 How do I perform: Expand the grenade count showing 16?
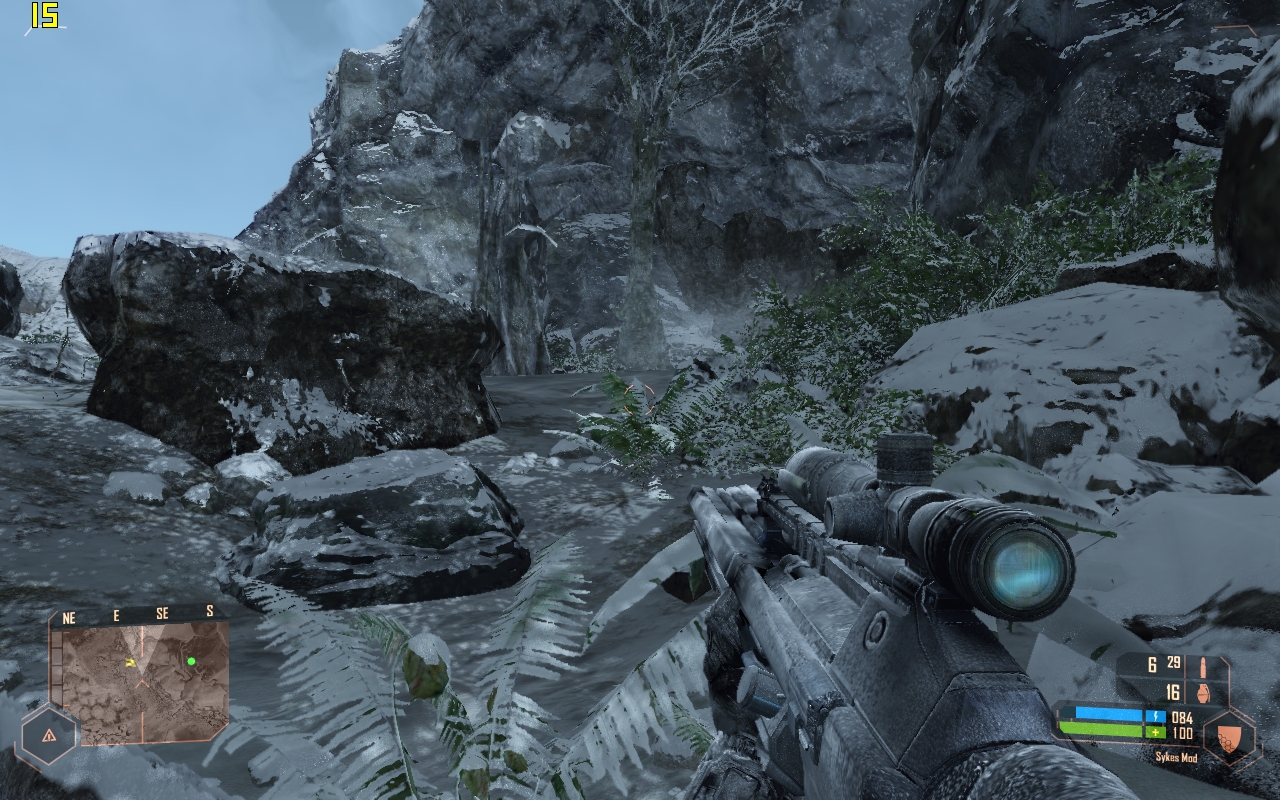click(x=1172, y=691)
